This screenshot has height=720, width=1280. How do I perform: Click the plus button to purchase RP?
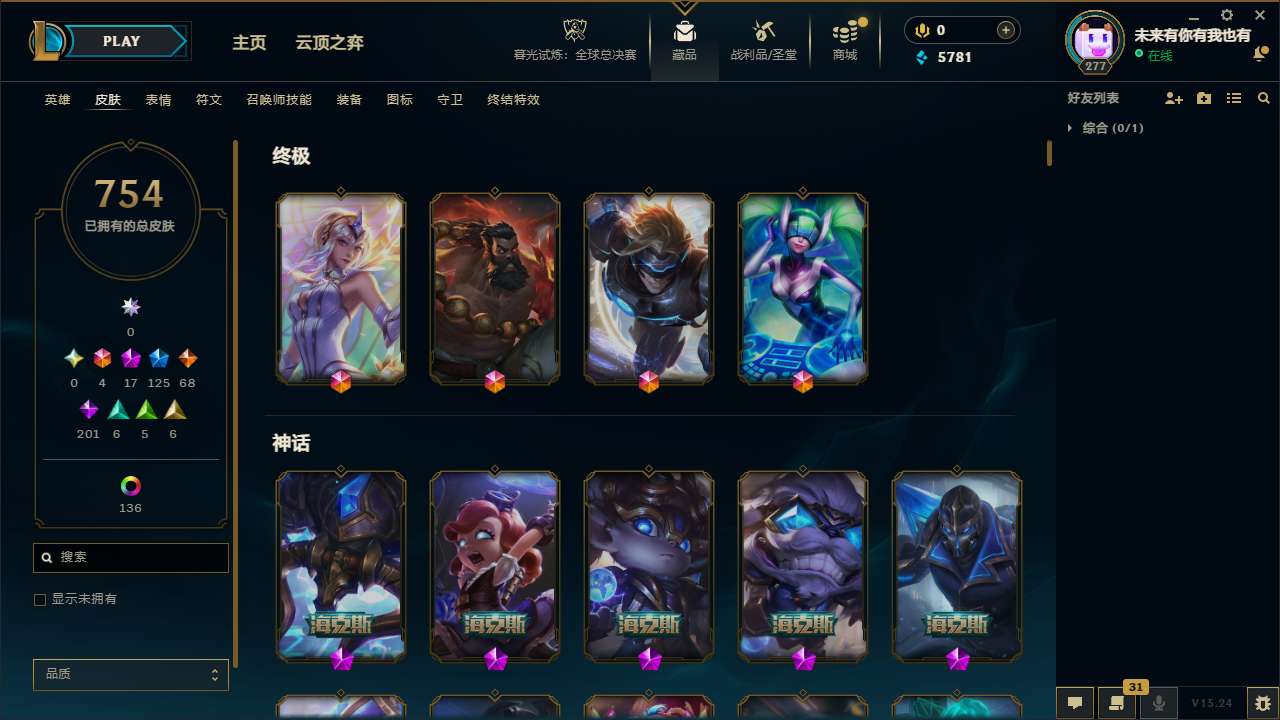(x=1004, y=30)
